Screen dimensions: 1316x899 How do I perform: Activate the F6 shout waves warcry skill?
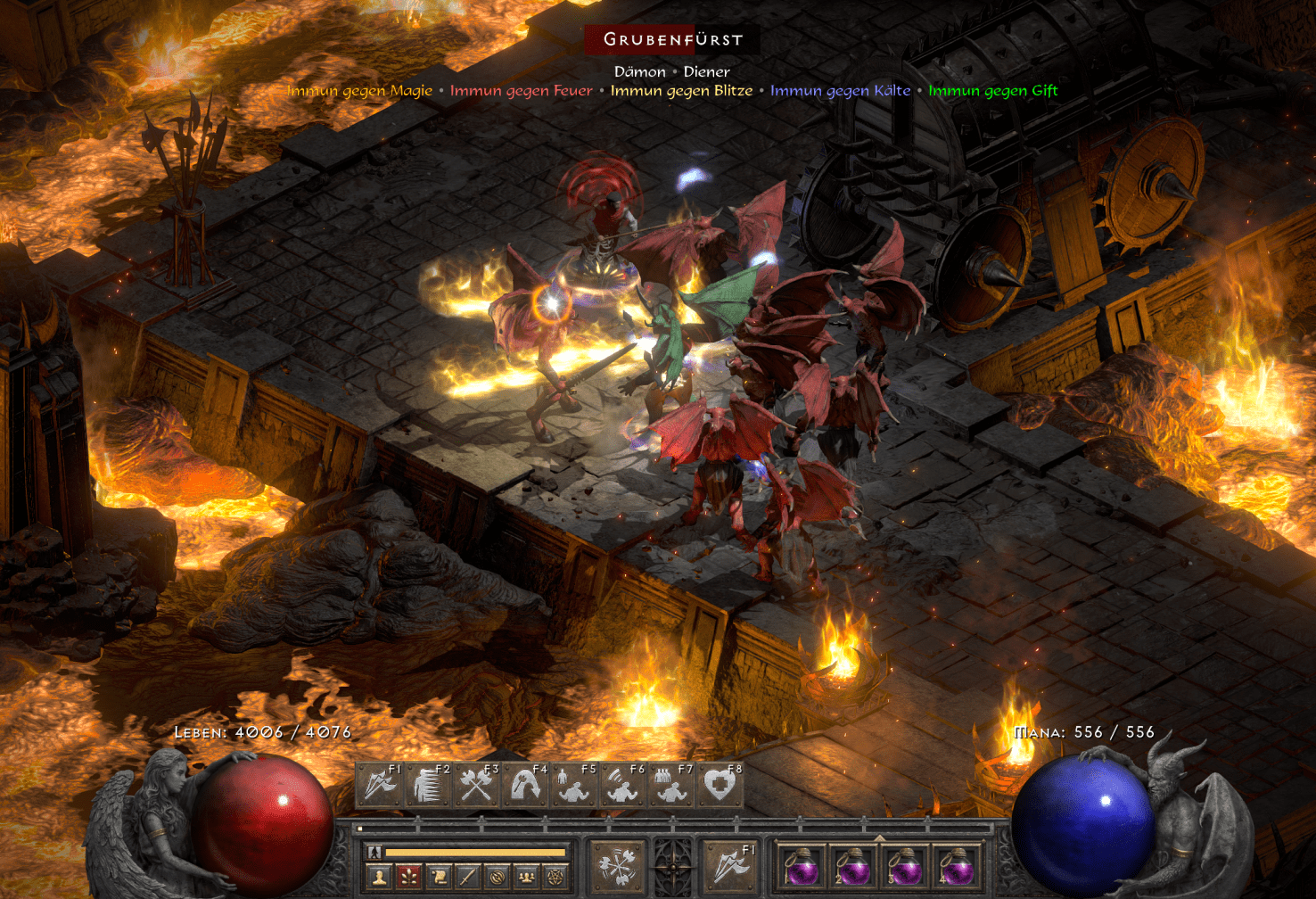(x=622, y=786)
